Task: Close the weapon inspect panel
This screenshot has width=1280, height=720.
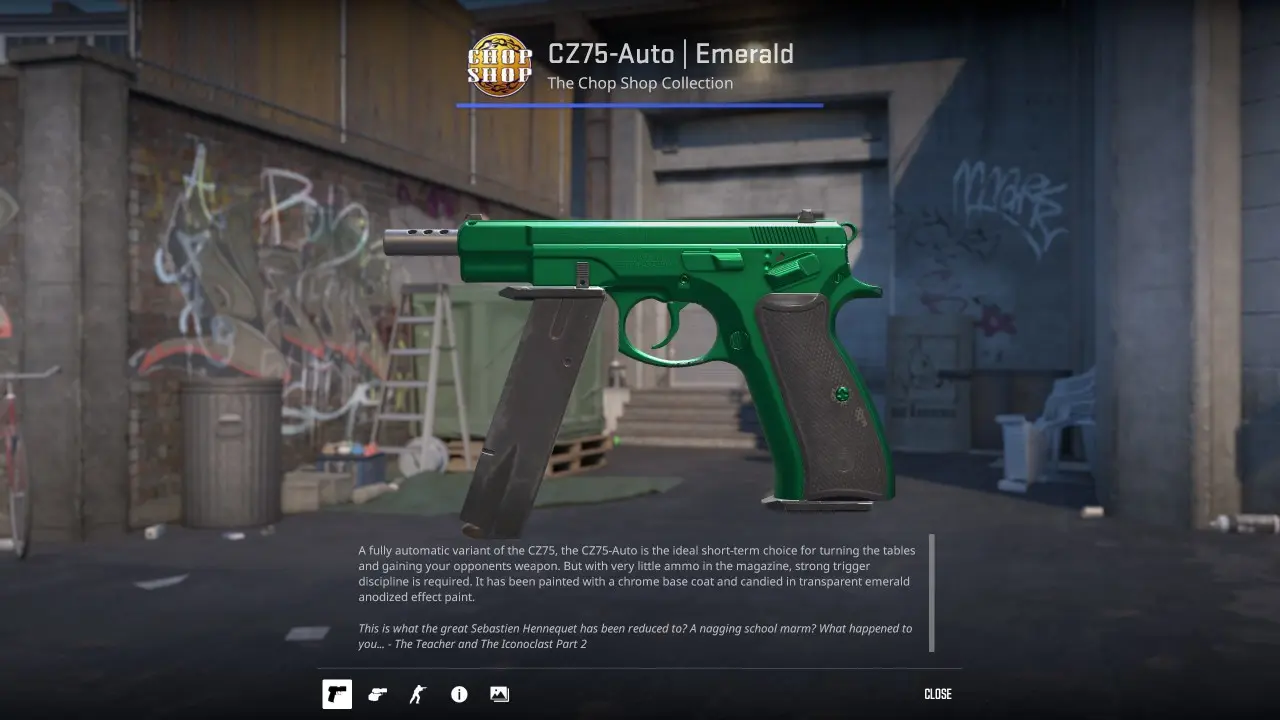Action: click(x=937, y=694)
